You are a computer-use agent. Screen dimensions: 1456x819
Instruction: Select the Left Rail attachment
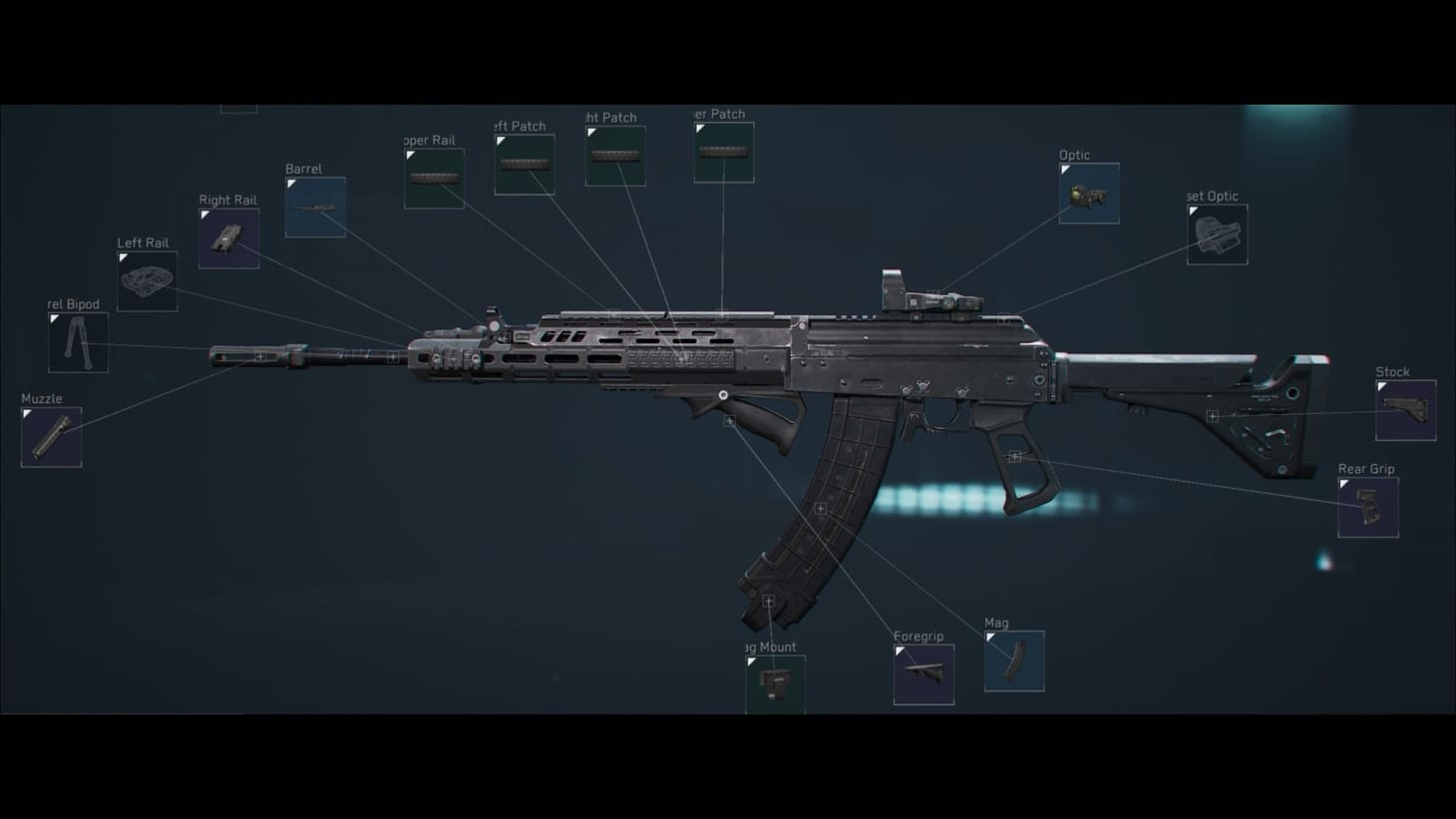pyautogui.click(x=147, y=279)
